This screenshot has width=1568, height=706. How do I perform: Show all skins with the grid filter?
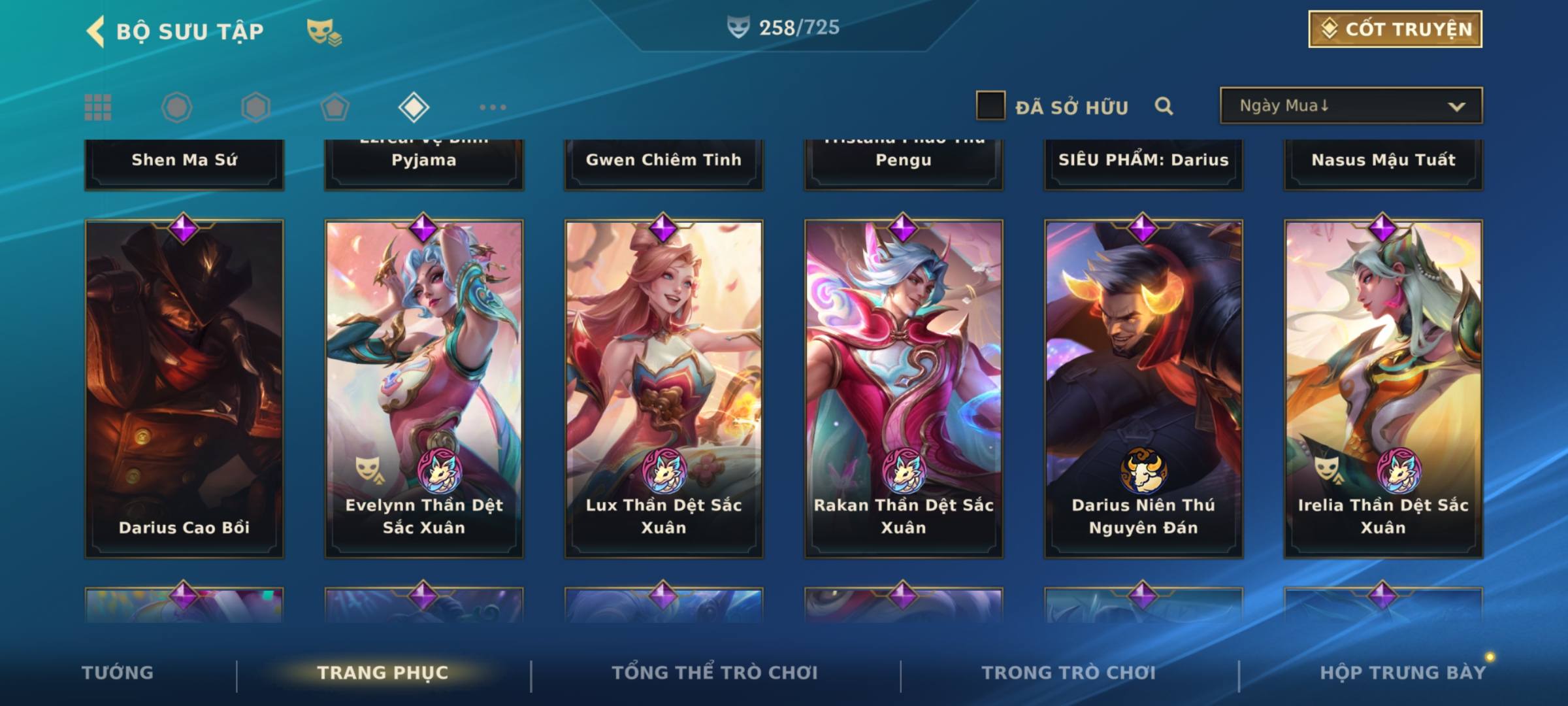tap(98, 107)
